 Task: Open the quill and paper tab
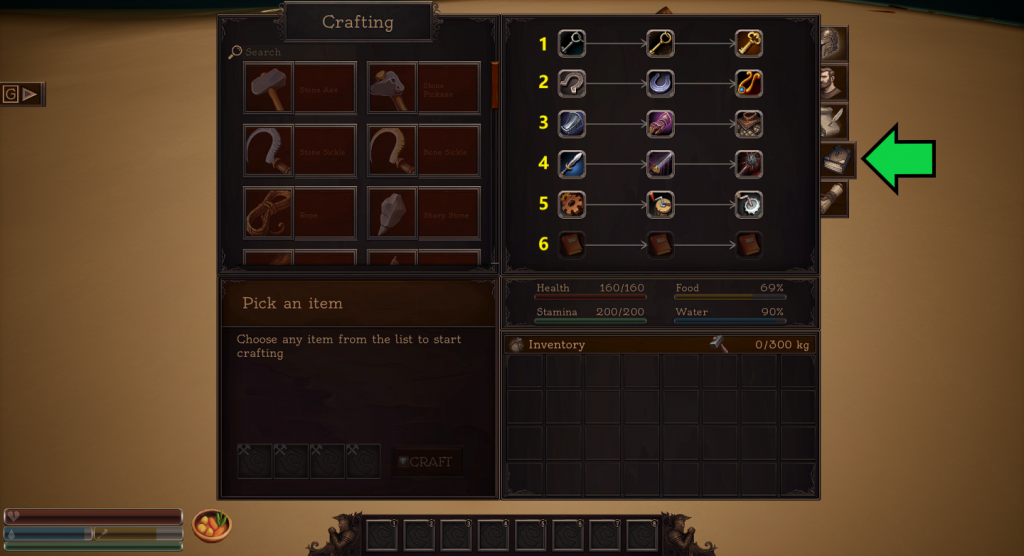click(834, 122)
